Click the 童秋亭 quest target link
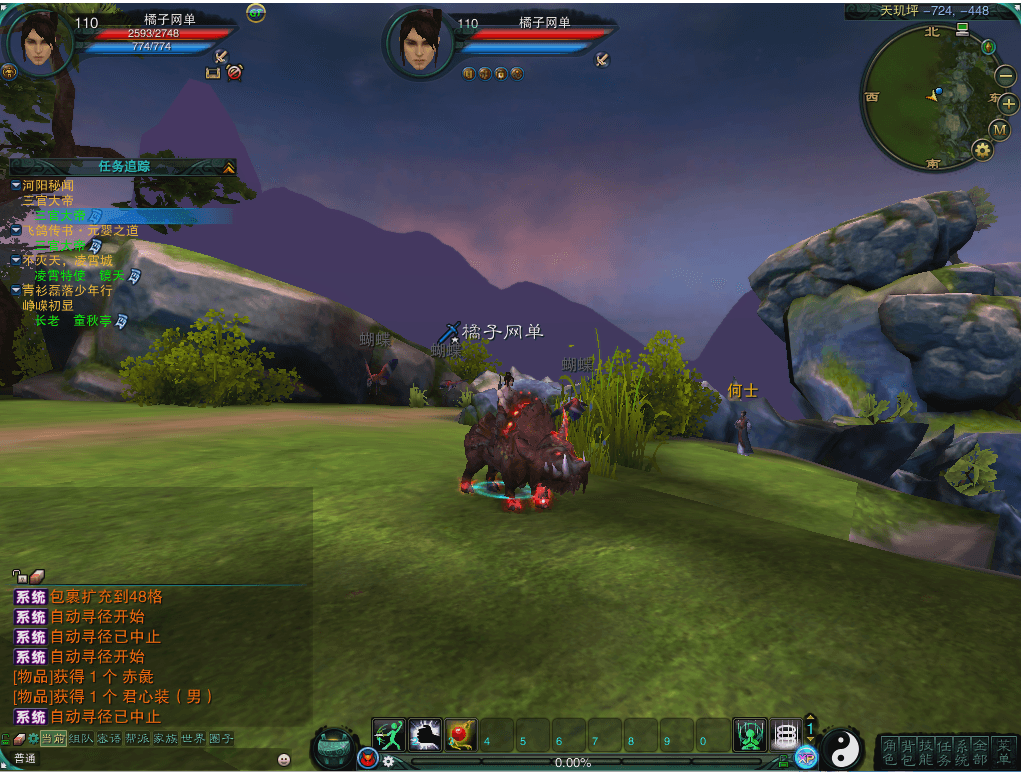The image size is (1021, 772). [x=92, y=320]
